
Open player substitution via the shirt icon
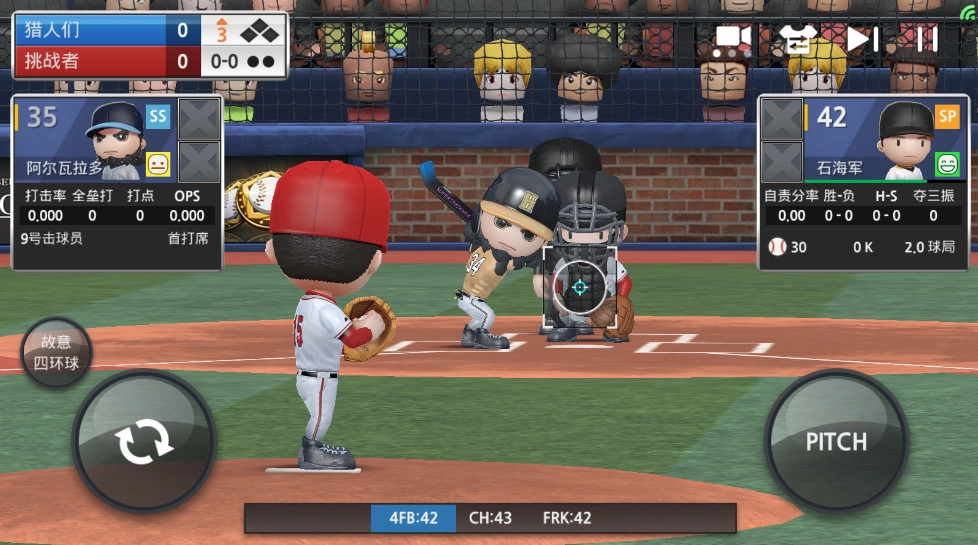click(x=797, y=39)
